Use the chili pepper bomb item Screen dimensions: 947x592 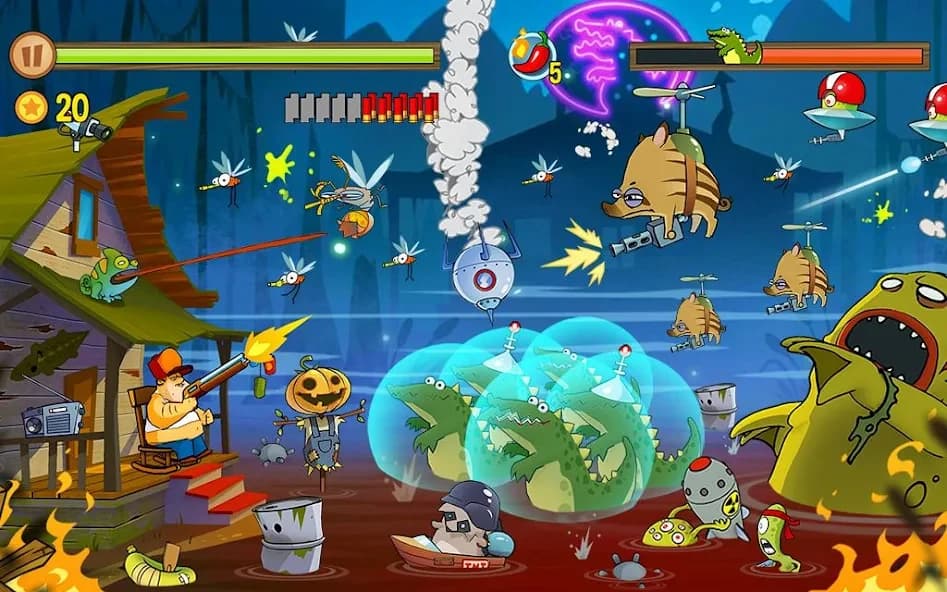[533, 54]
